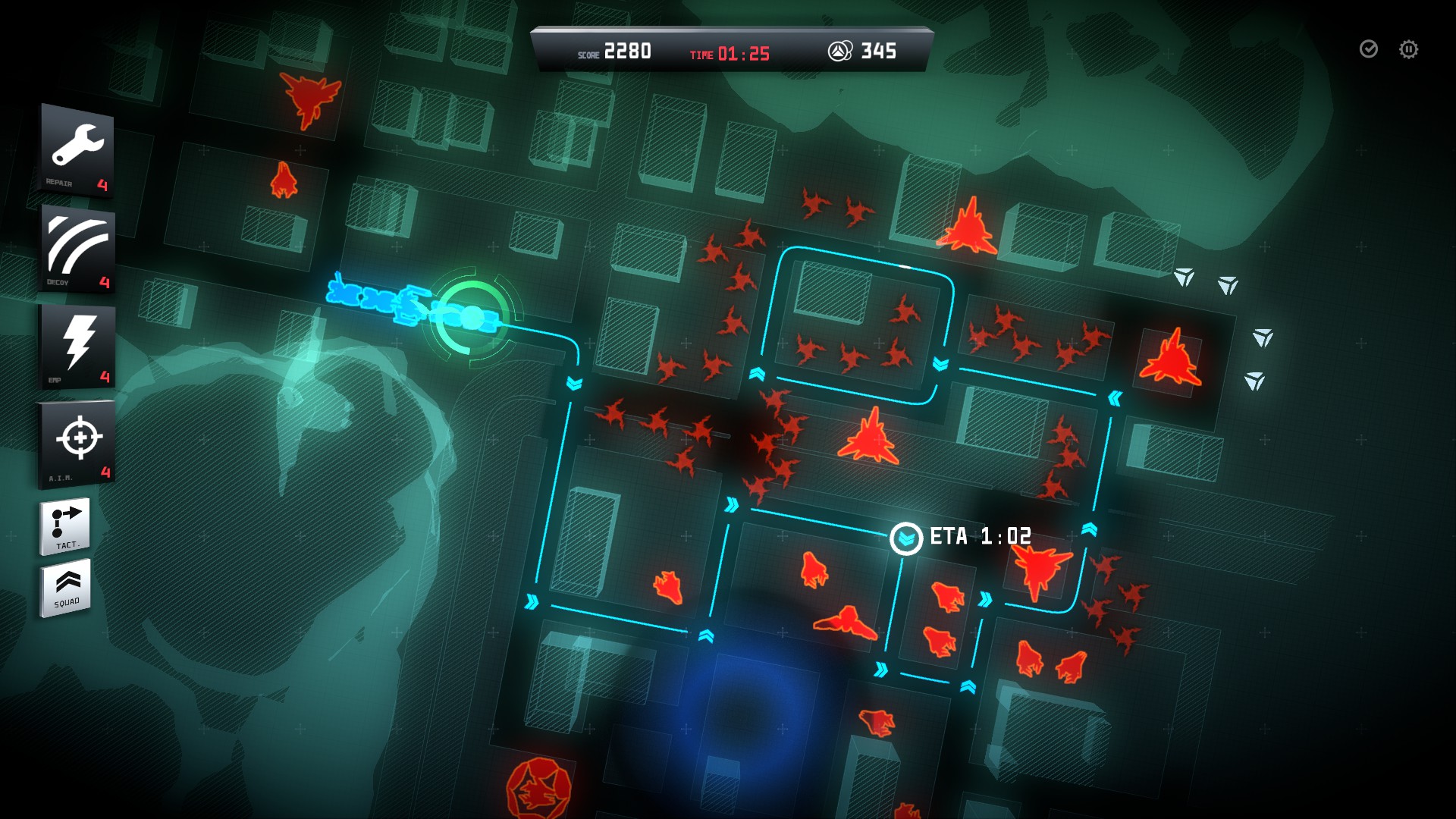This screenshot has height=819, width=1456.
Task: Open the Squad panel
Action: coord(66,588)
